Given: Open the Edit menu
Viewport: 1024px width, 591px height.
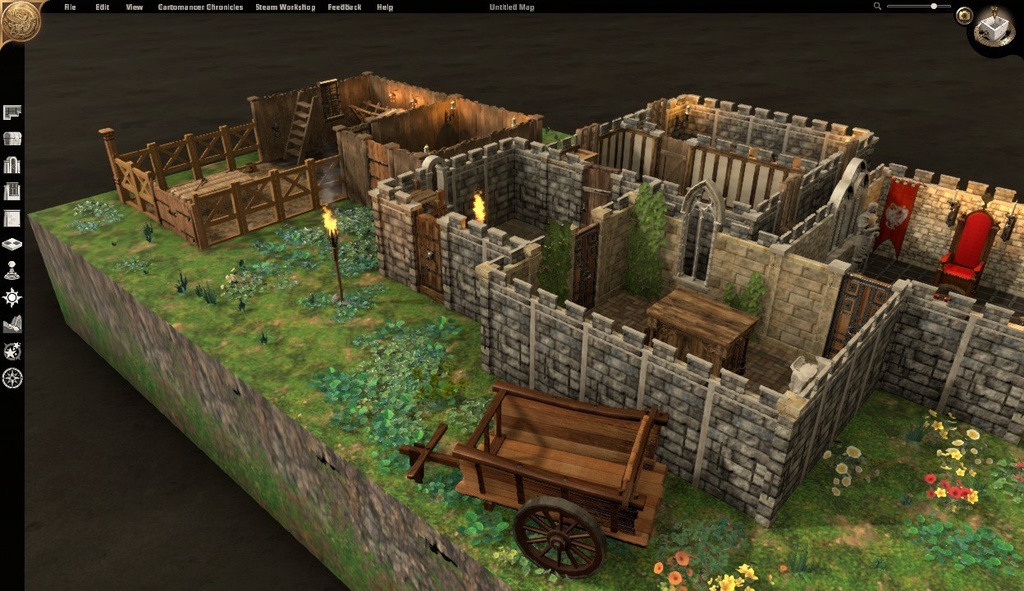Looking at the screenshot, I should point(102,7).
